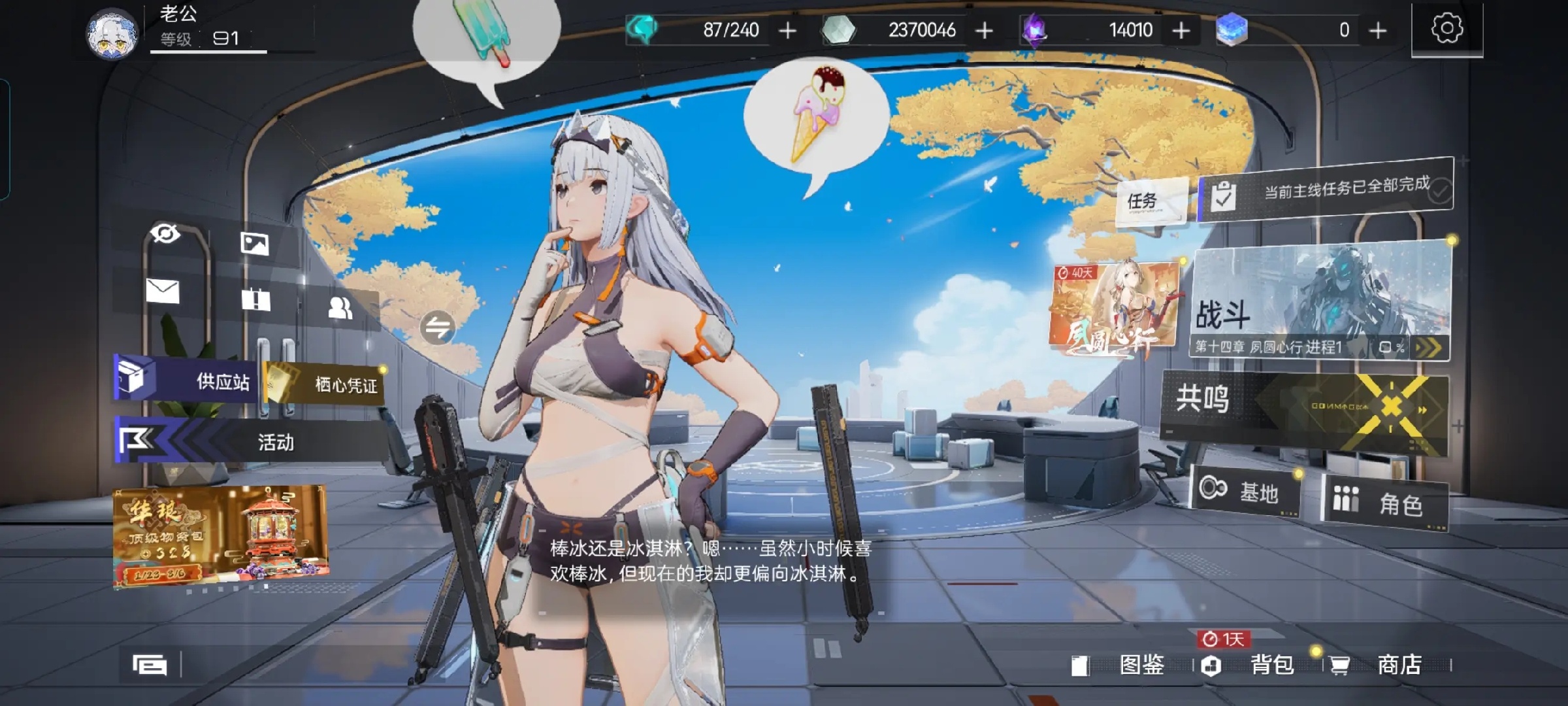Open the 供应站 supply station
The height and width of the screenshot is (706, 1568).
click(186, 380)
